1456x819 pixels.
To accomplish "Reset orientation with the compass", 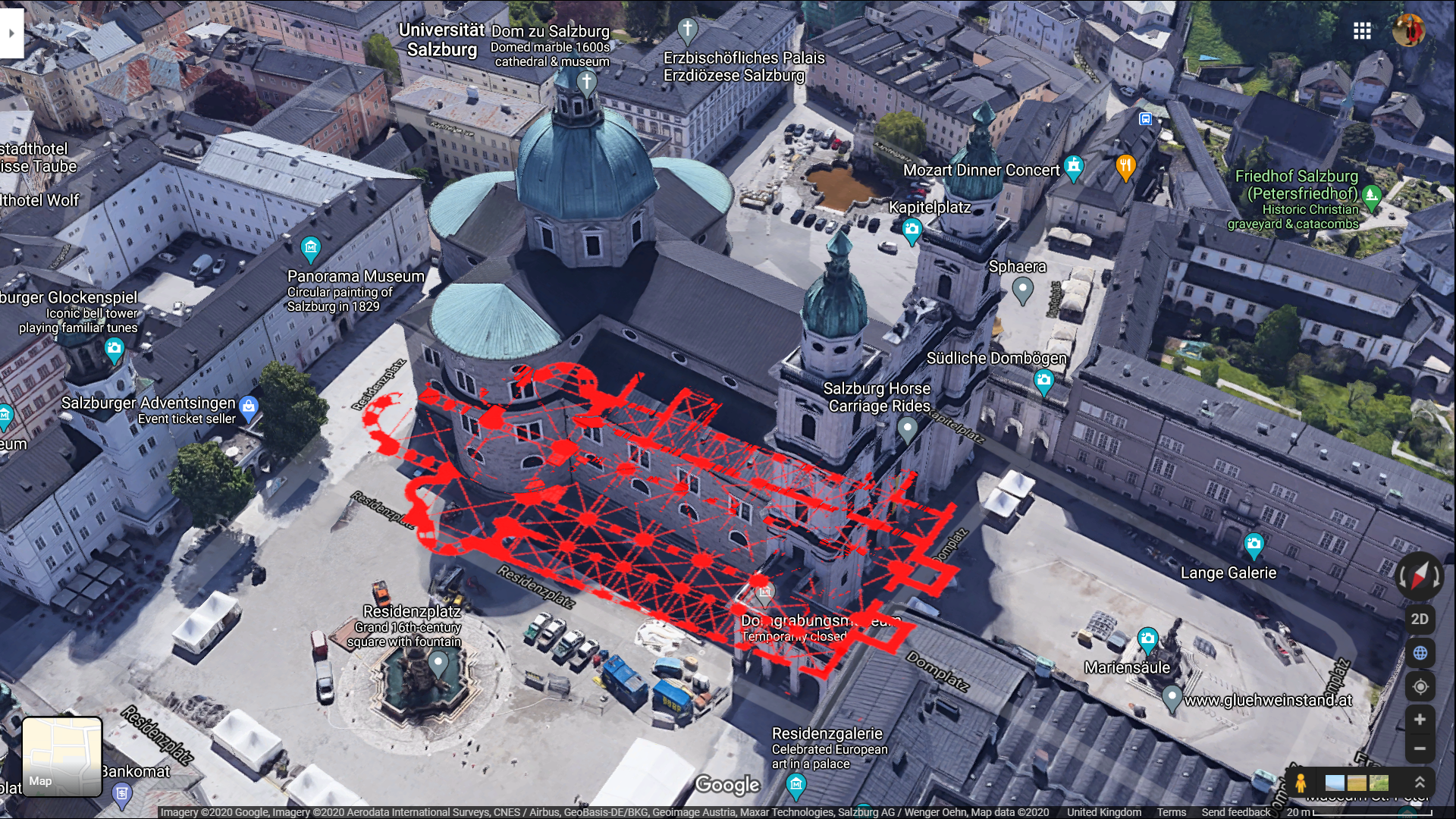I will [x=1419, y=576].
